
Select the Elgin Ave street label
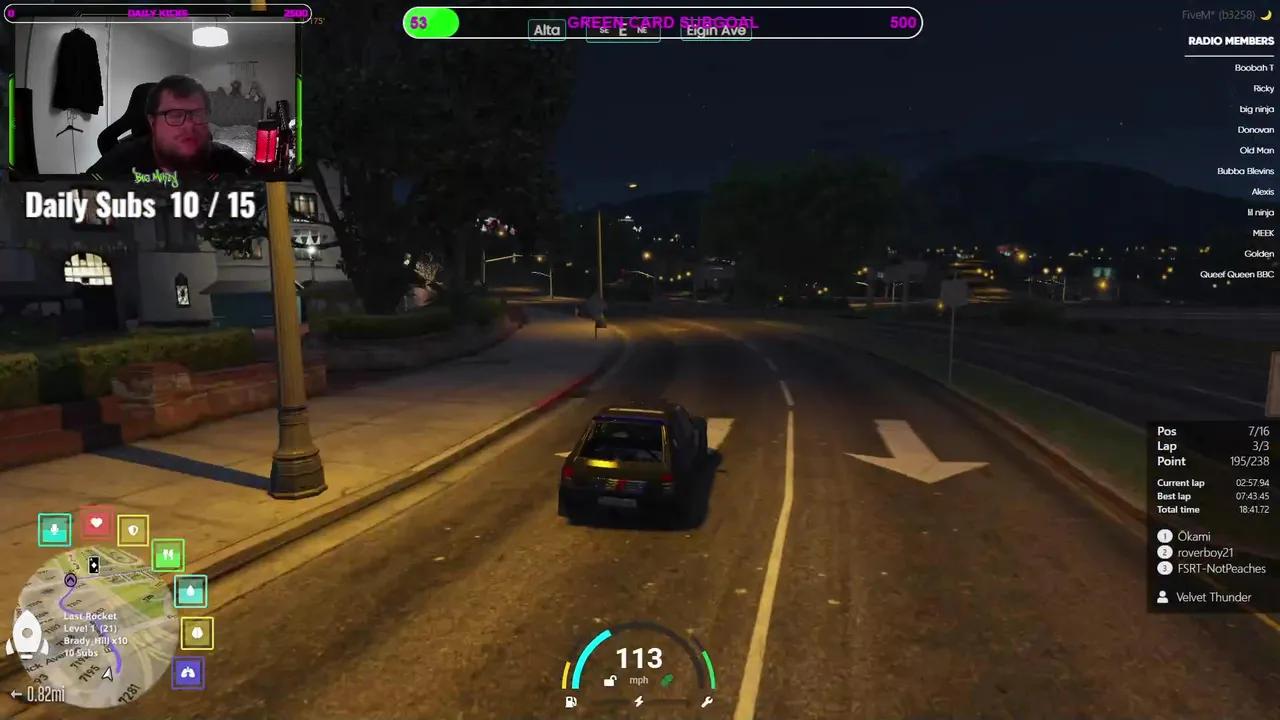[x=715, y=30]
